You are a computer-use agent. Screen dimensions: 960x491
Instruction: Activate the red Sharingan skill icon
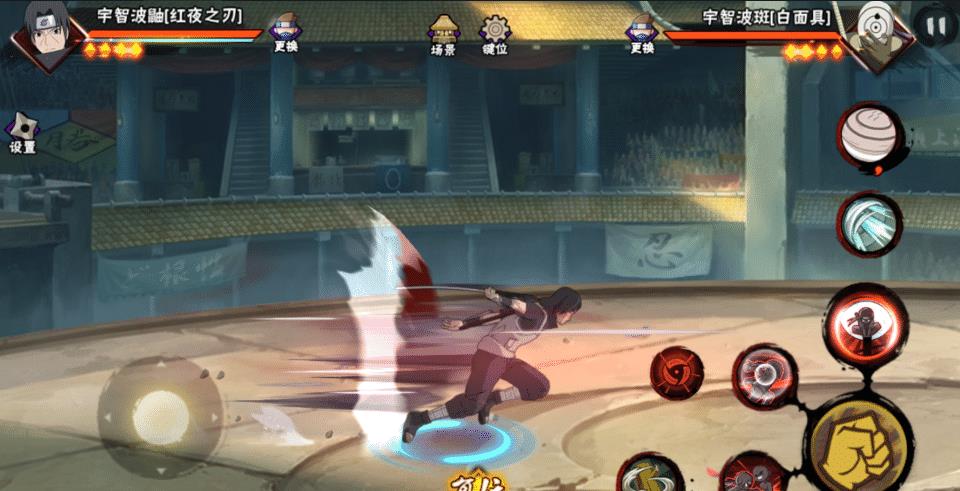[677, 374]
